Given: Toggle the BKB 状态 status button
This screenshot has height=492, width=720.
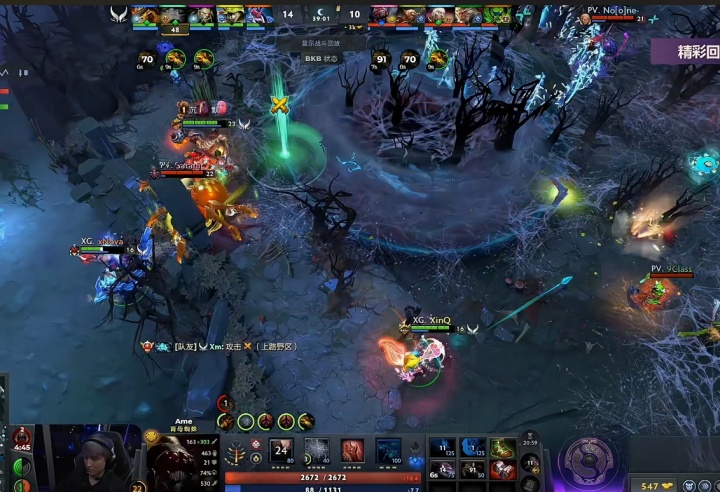Looking at the screenshot, I should pyautogui.click(x=322, y=58).
